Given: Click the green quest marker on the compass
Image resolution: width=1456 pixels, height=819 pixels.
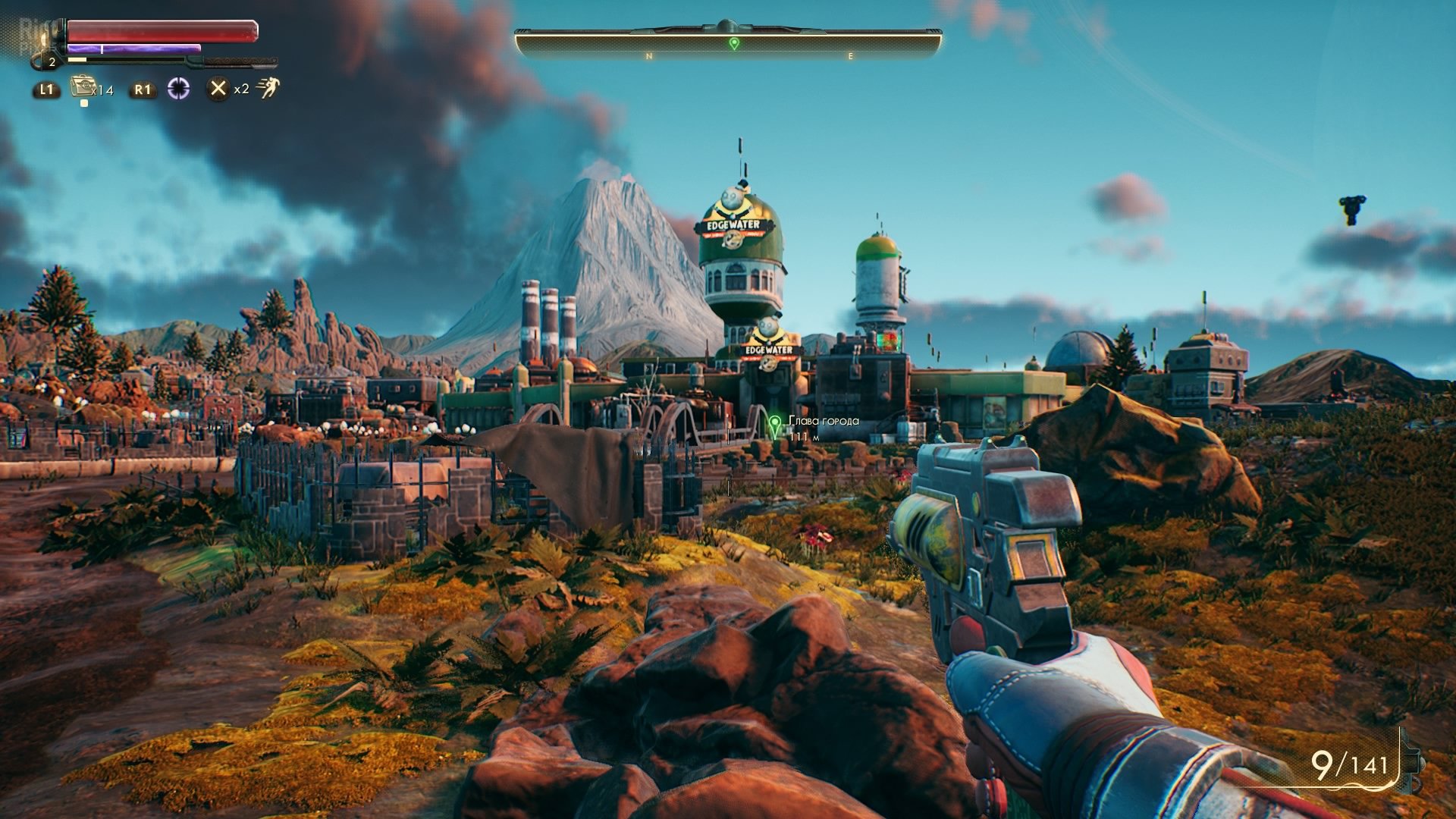Looking at the screenshot, I should (733, 44).
